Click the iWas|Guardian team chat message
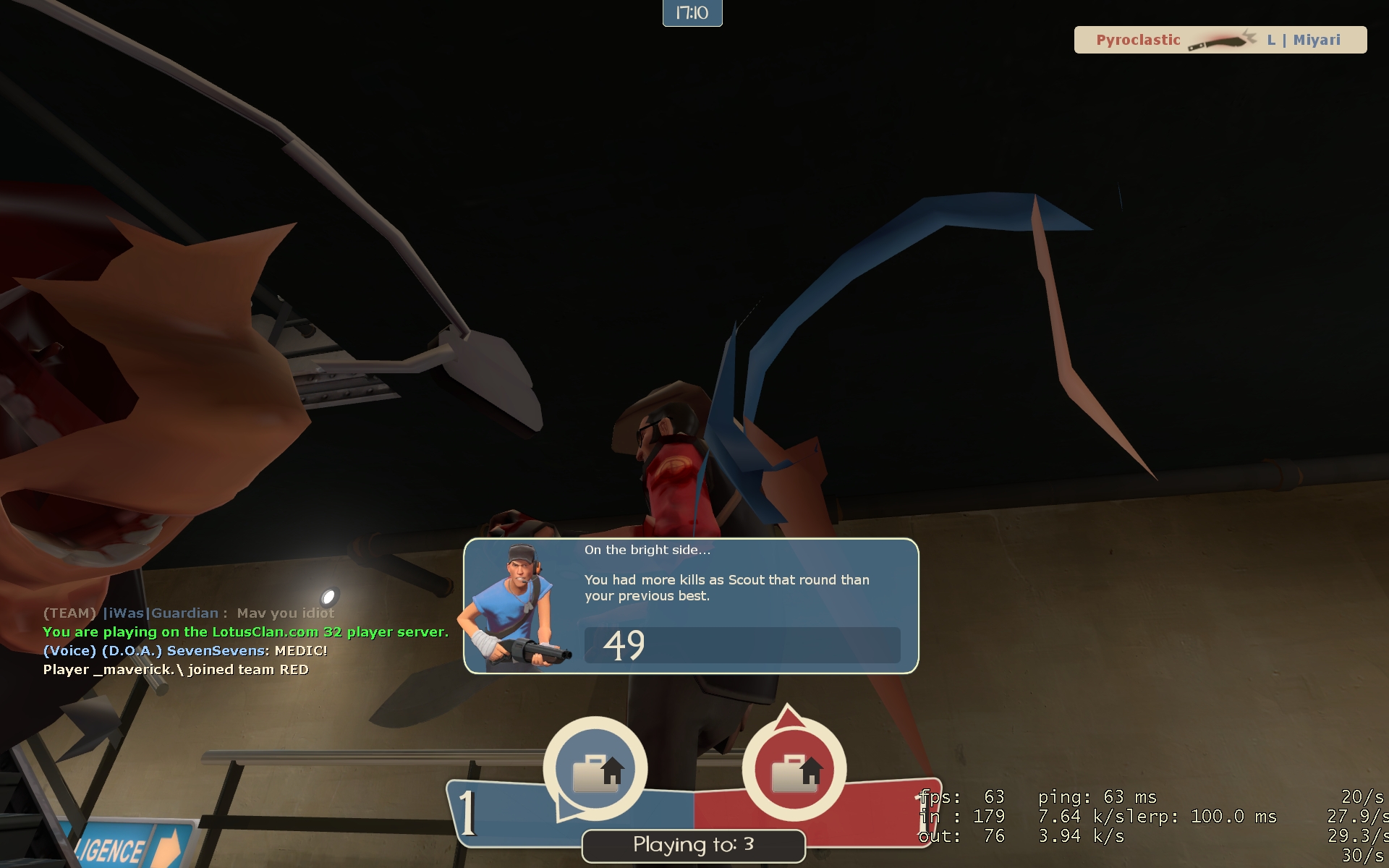This screenshot has width=1389, height=868. tap(188, 613)
